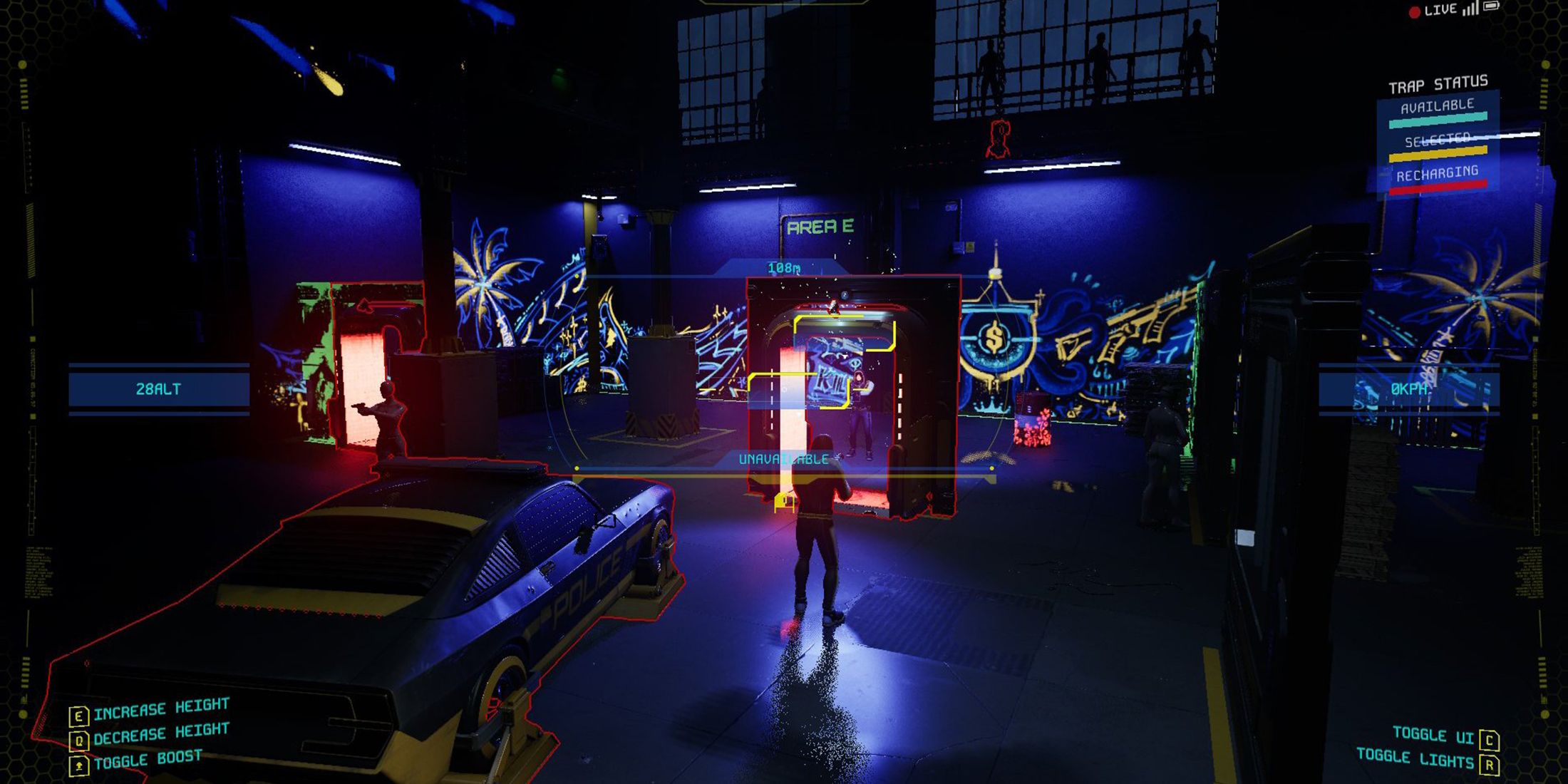The height and width of the screenshot is (784, 1568).
Task: Expand the 0KPH speed readout
Action: 1408,388
